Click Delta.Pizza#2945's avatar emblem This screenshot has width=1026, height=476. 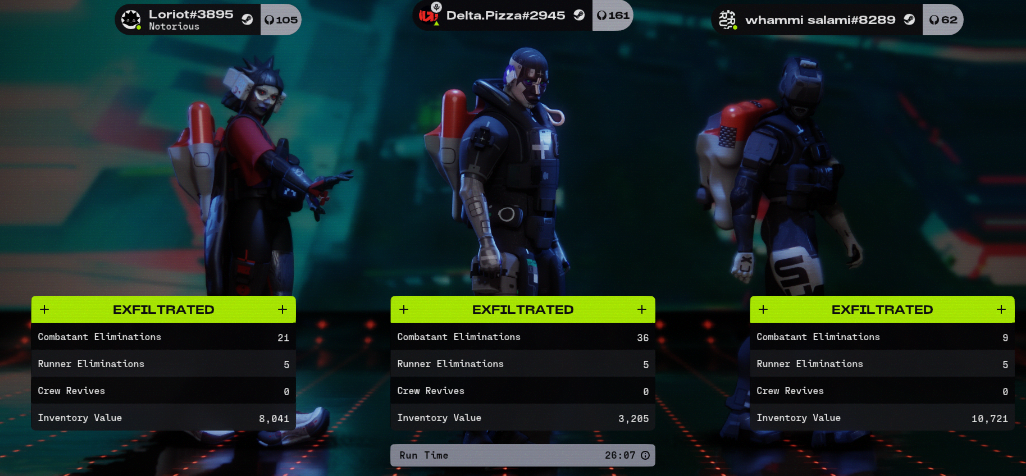point(430,16)
